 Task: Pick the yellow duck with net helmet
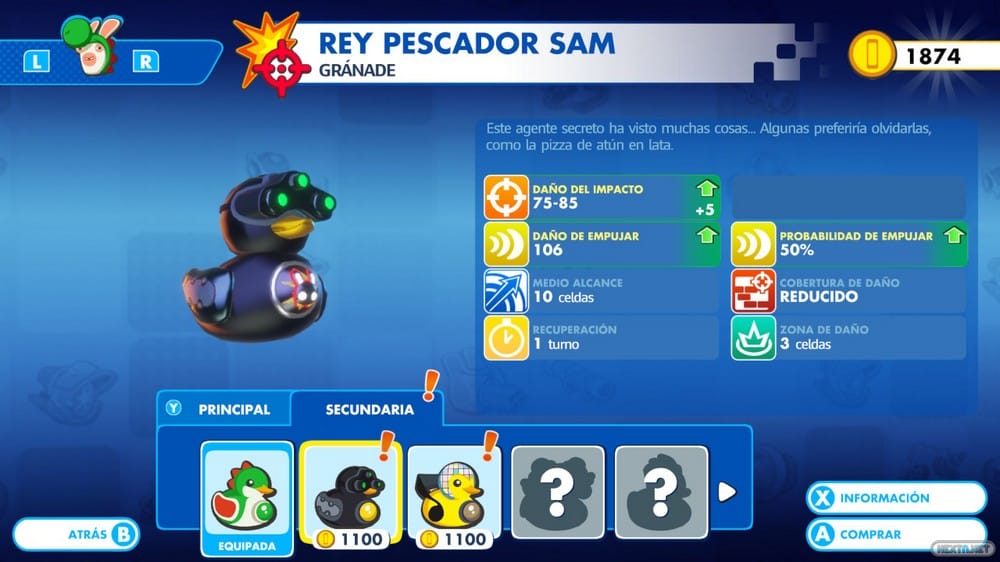point(454,491)
